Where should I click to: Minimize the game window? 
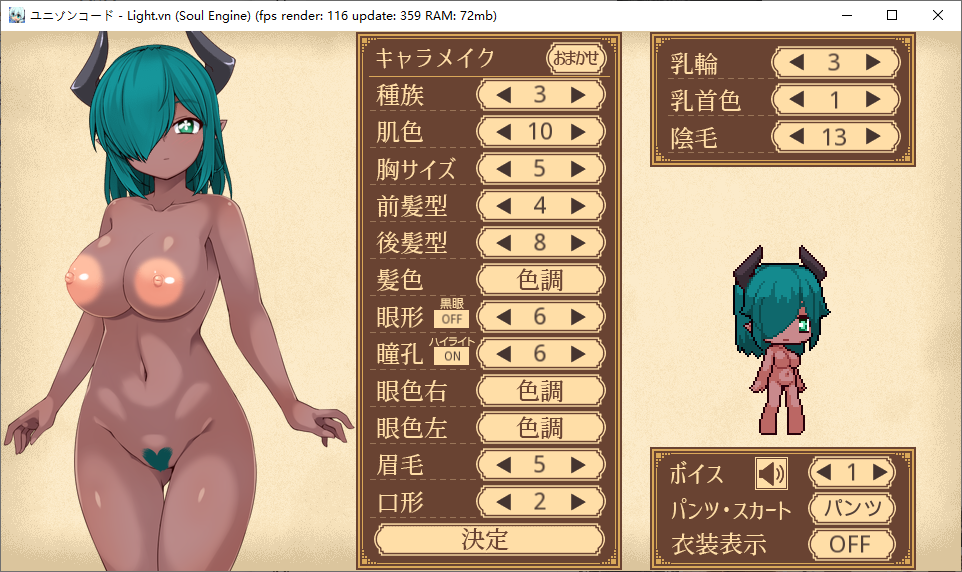(x=847, y=15)
